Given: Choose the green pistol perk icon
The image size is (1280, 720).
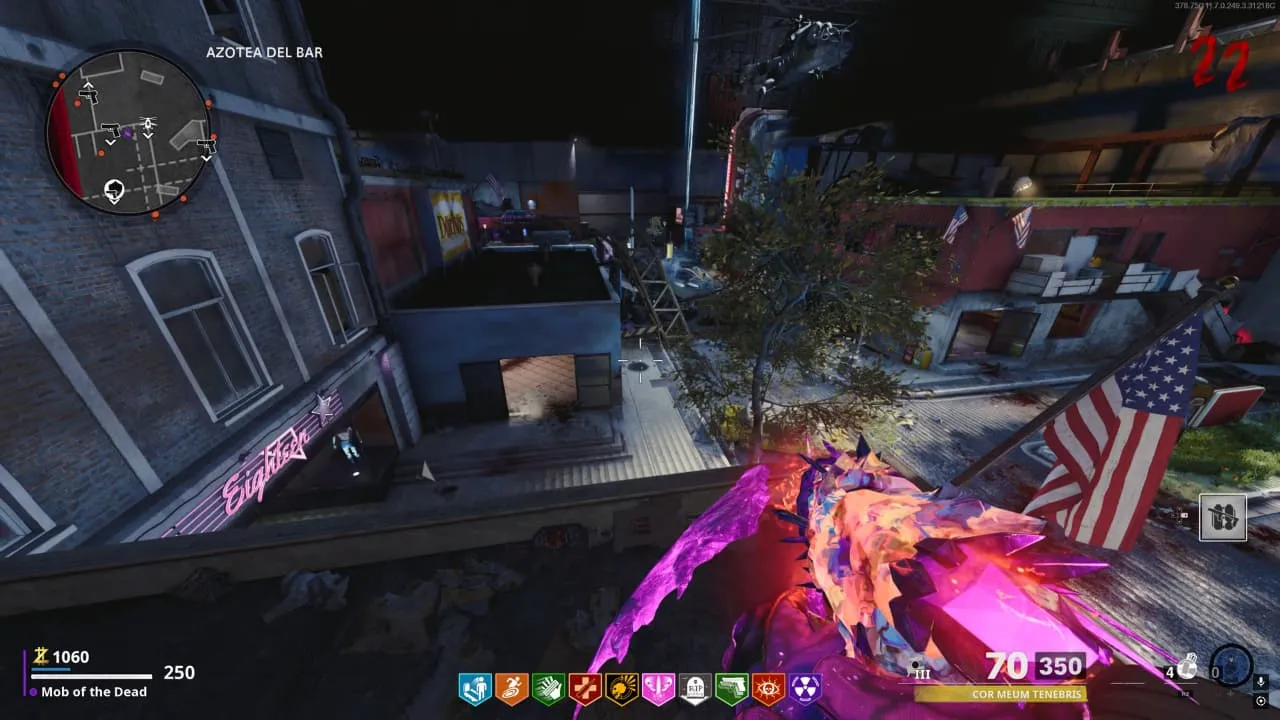Looking at the screenshot, I should click(731, 688).
